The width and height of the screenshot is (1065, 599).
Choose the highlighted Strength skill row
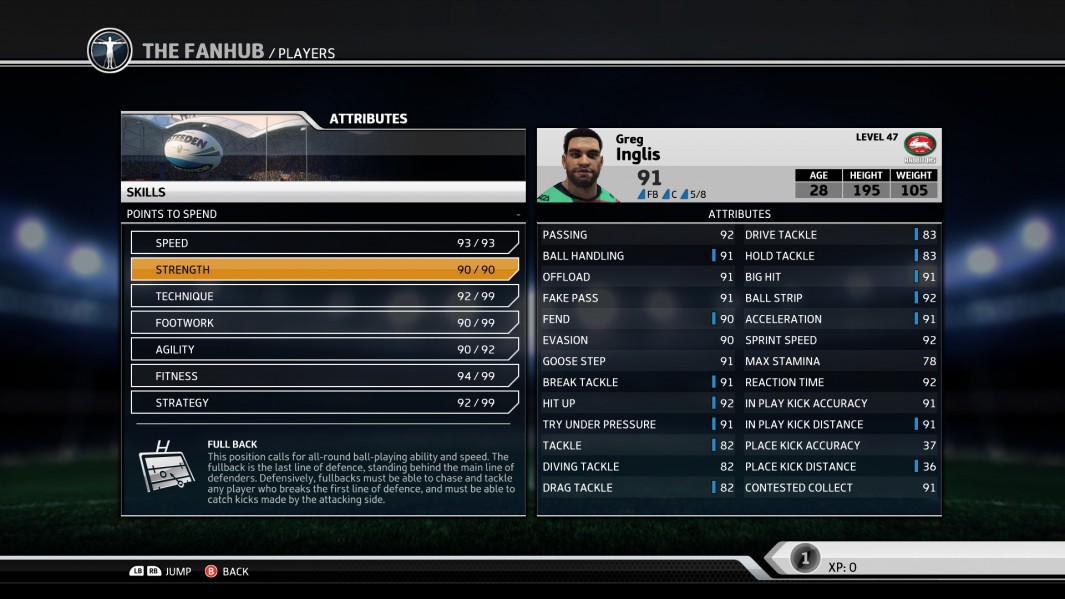324,270
